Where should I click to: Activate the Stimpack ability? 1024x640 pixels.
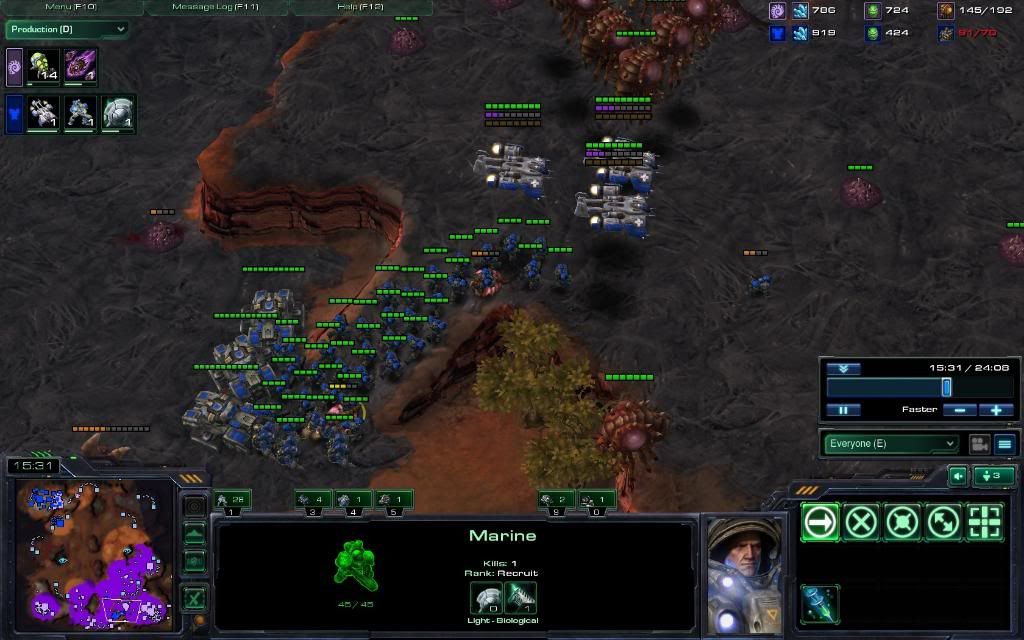820,603
